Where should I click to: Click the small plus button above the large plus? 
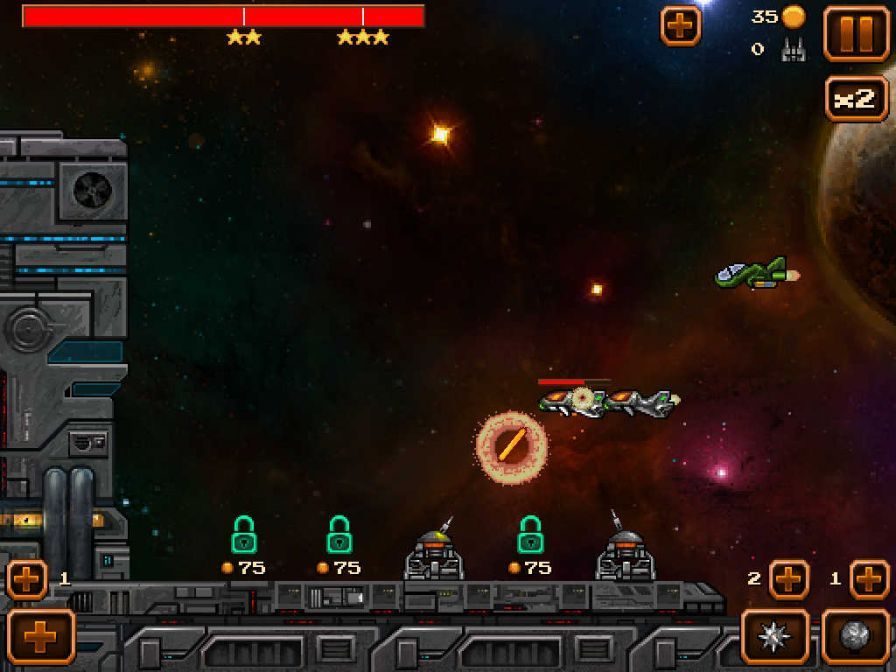pos(27,579)
